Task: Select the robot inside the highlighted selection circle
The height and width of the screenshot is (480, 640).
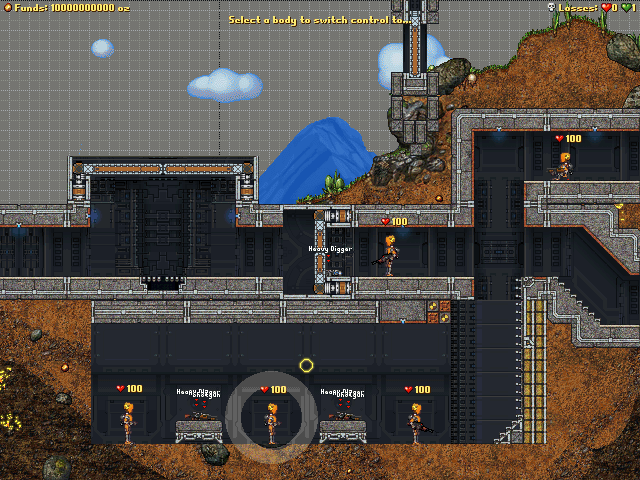Action: [x=271, y=422]
